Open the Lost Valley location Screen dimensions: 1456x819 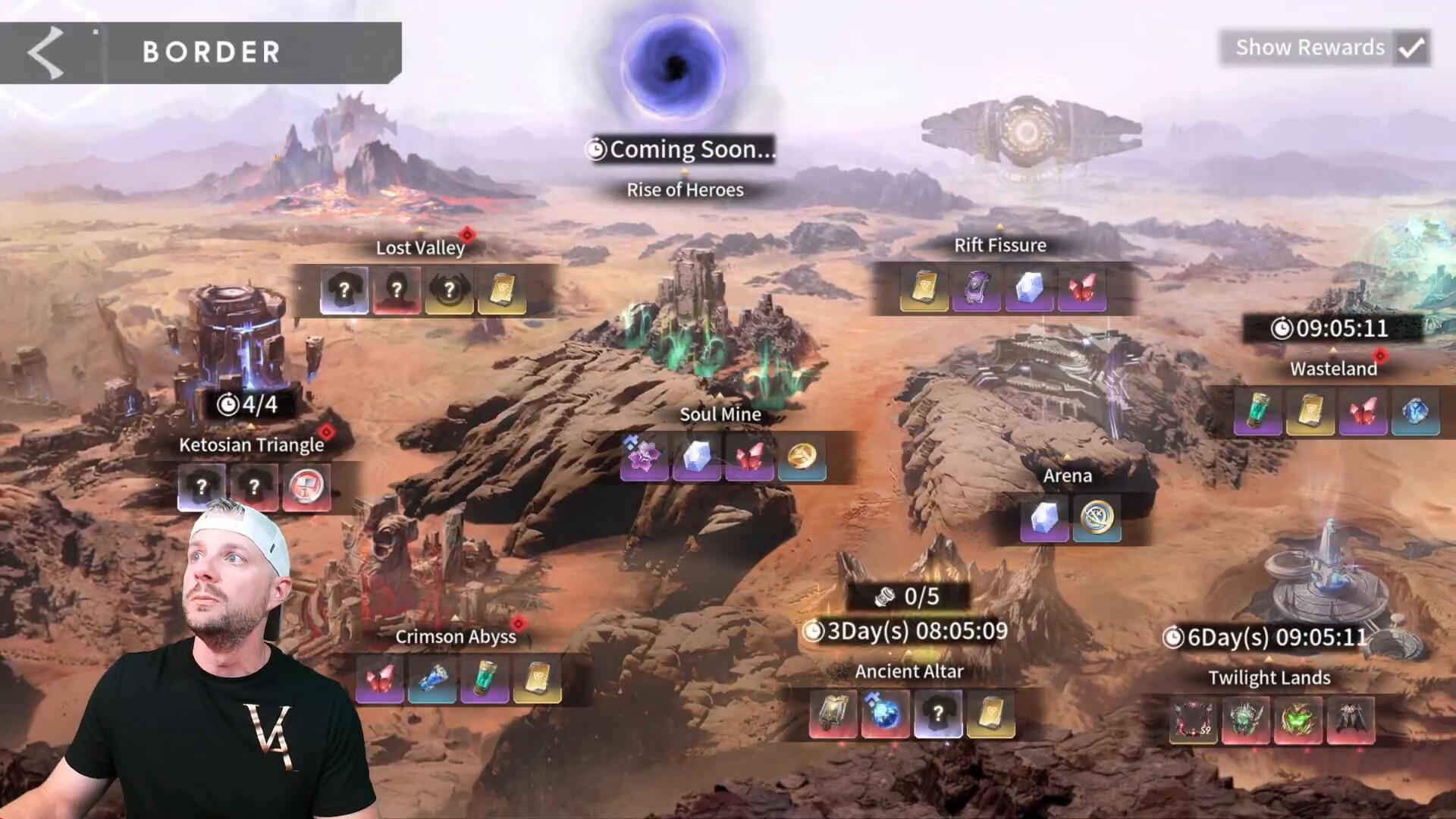[420, 247]
